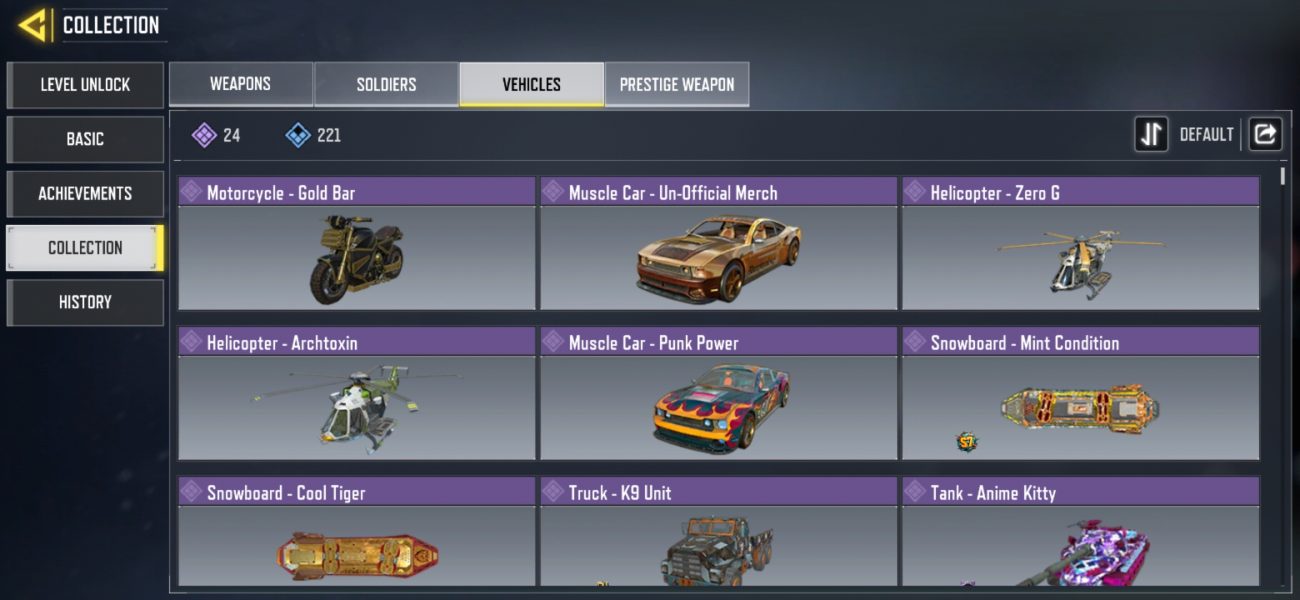Switch to the Soldiers tab
This screenshot has width=1300, height=600.
pyautogui.click(x=386, y=84)
